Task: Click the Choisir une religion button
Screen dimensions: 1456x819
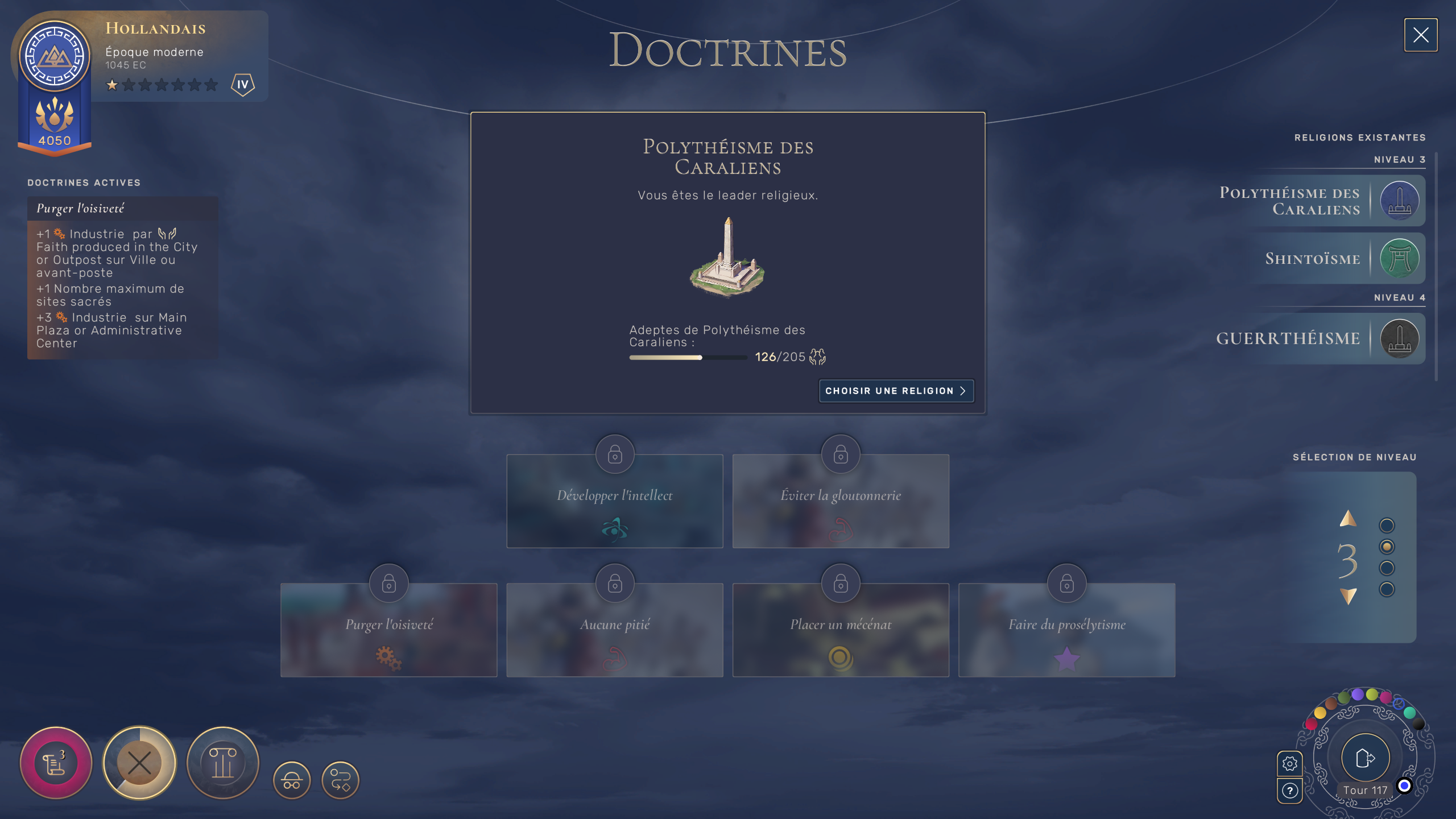Action: click(896, 391)
